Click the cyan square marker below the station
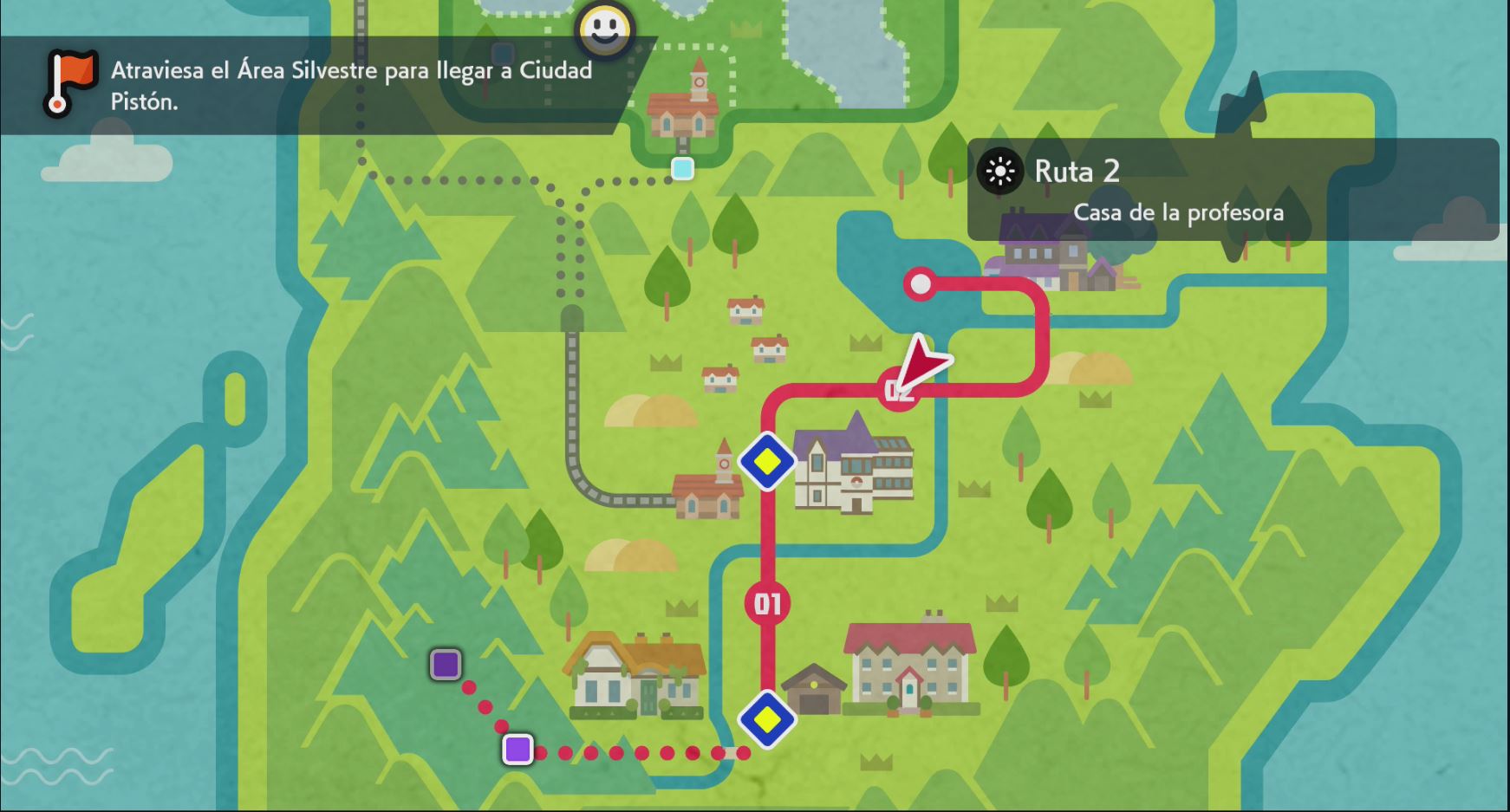 tap(683, 168)
